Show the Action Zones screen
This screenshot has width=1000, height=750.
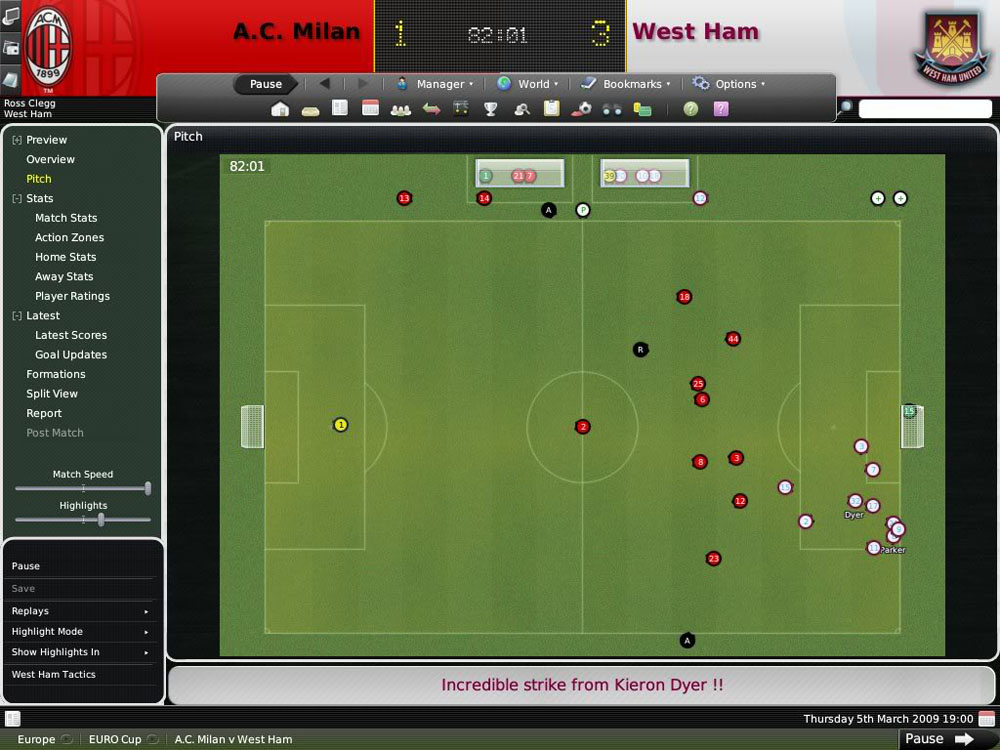pyautogui.click(x=69, y=238)
